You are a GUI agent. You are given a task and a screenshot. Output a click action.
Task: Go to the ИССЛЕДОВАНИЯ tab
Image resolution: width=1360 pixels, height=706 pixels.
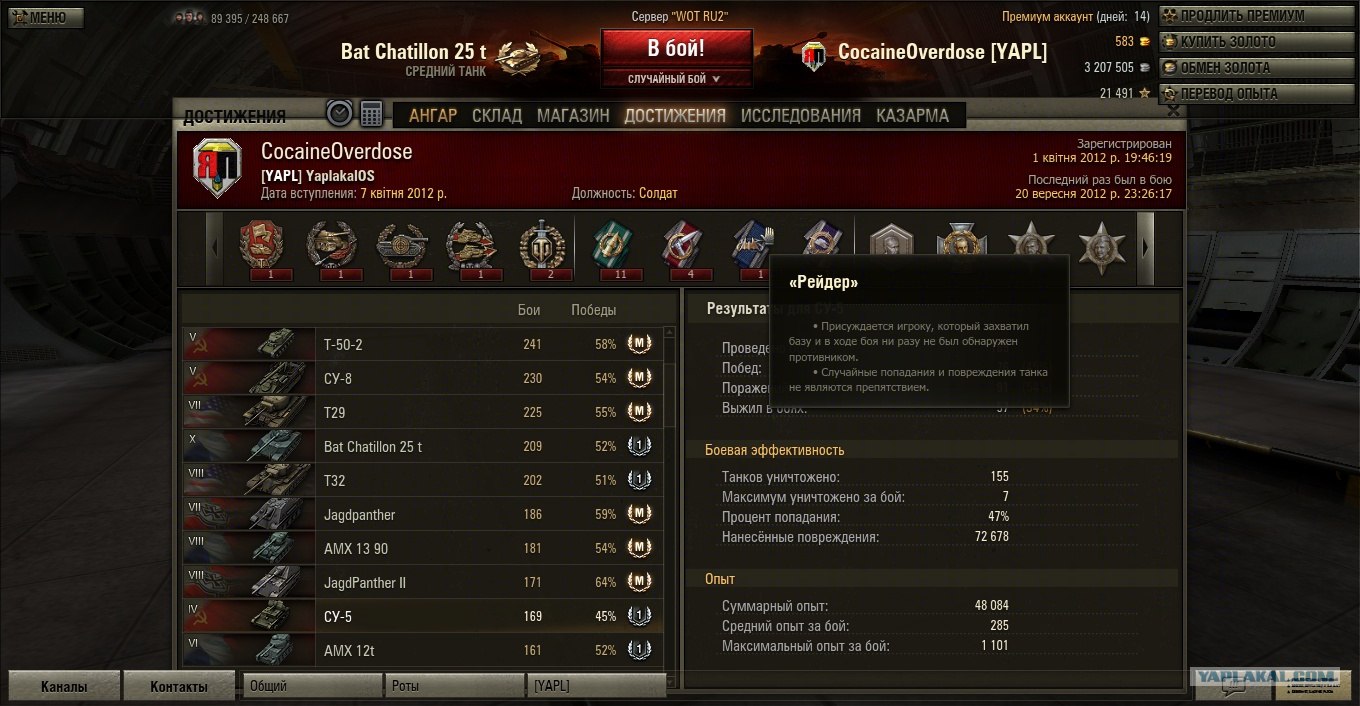pos(800,115)
